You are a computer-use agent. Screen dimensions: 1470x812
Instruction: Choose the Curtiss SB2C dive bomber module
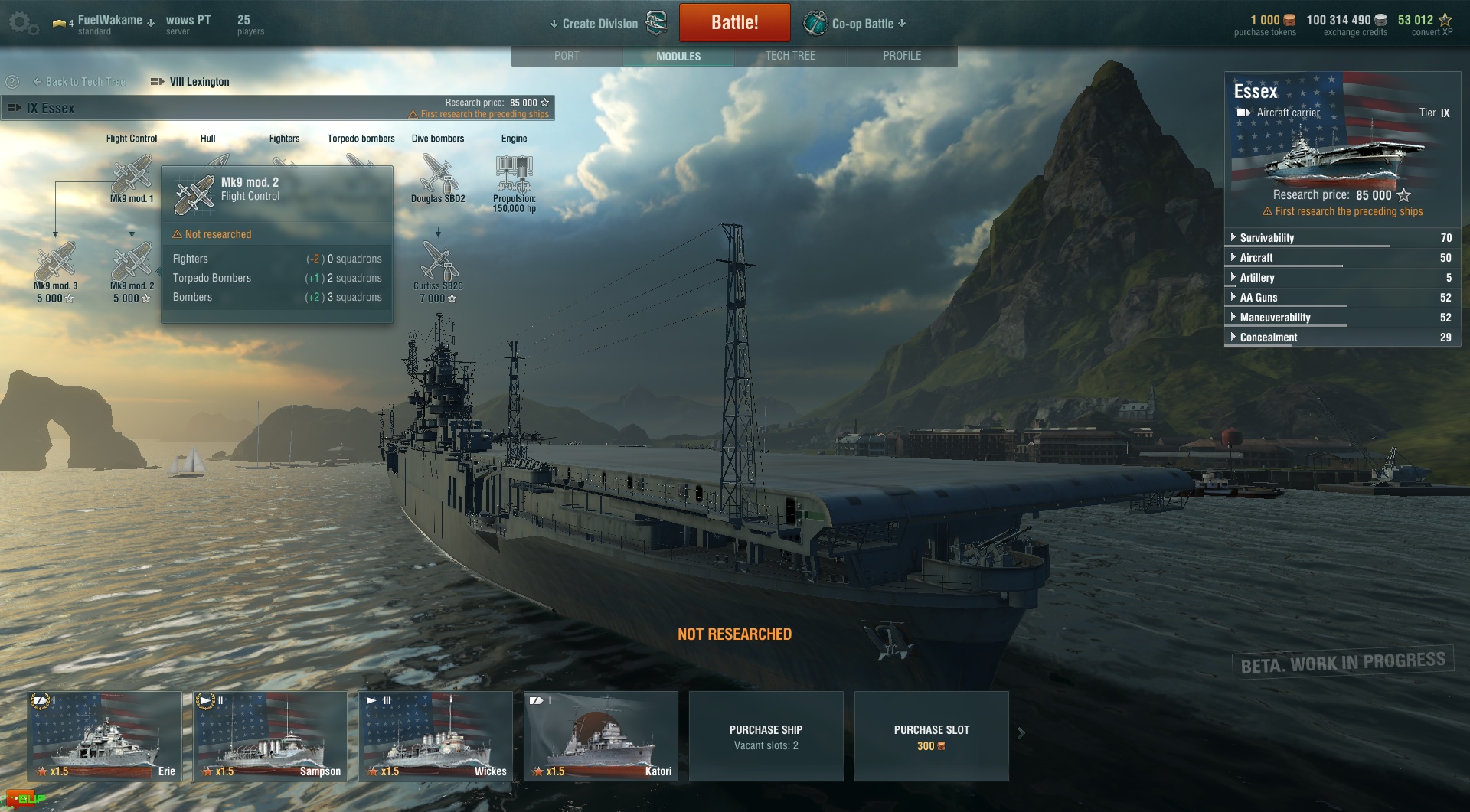pos(438,263)
